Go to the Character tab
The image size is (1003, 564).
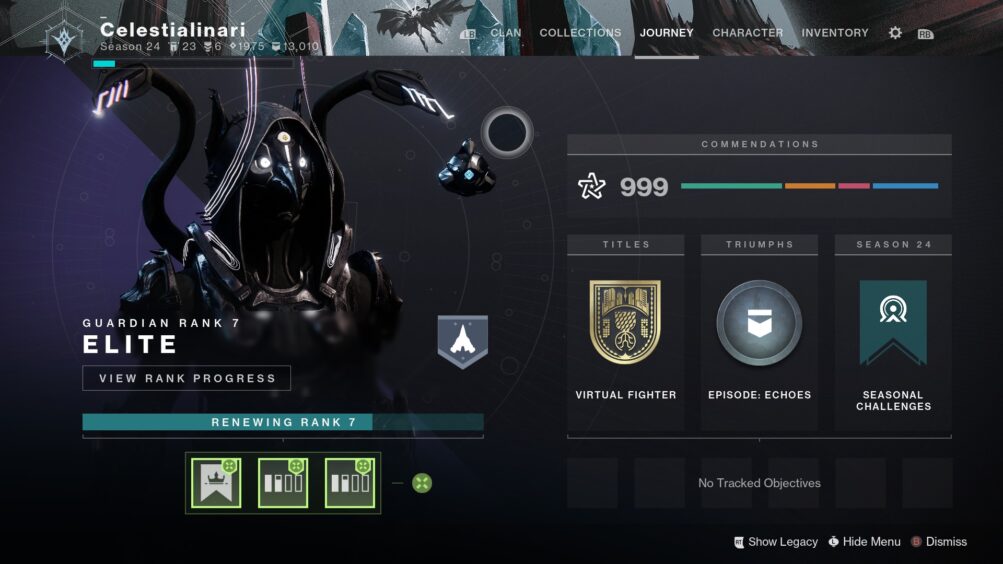tap(747, 33)
